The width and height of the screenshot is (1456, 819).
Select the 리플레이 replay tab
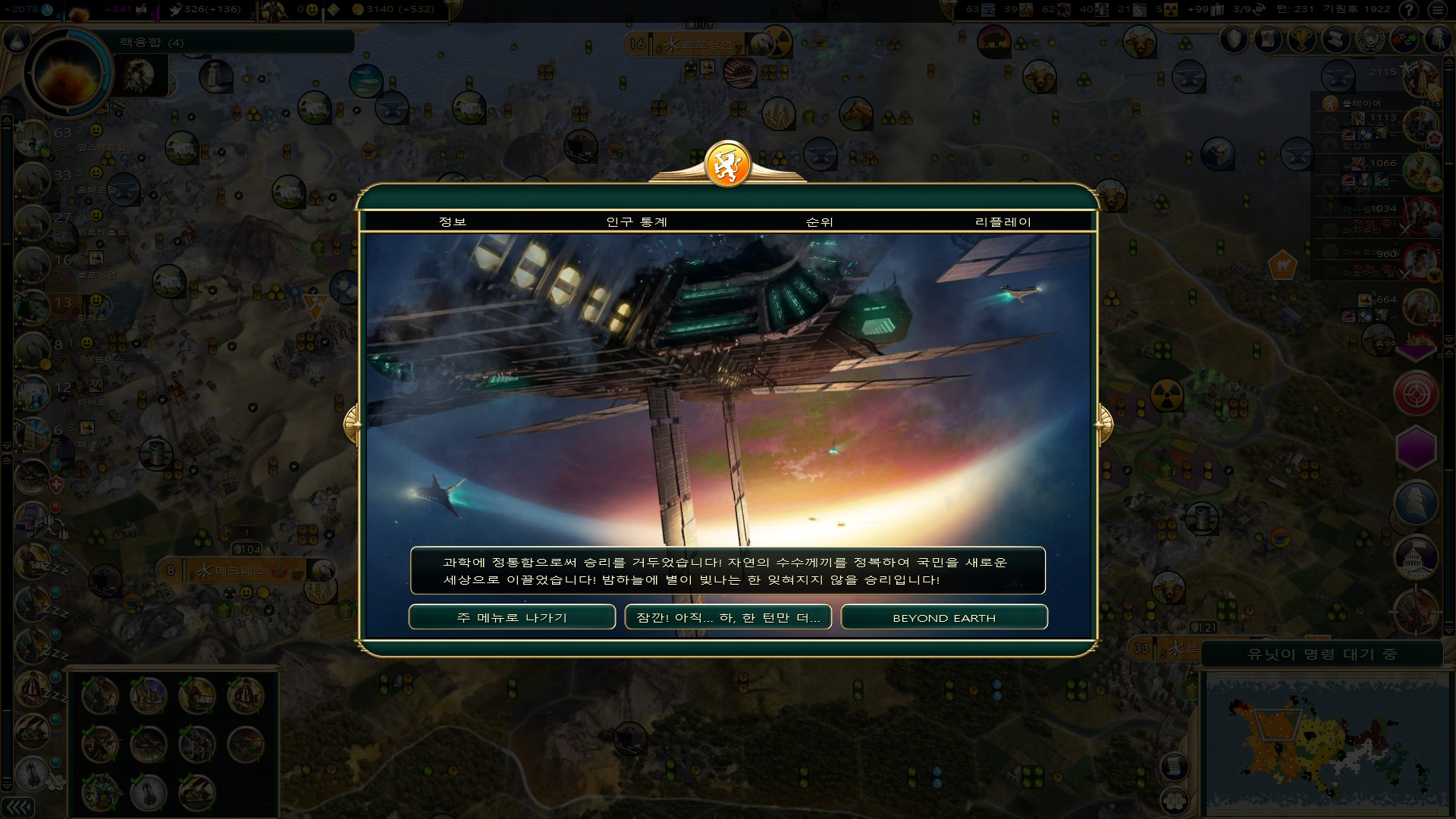(1003, 221)
